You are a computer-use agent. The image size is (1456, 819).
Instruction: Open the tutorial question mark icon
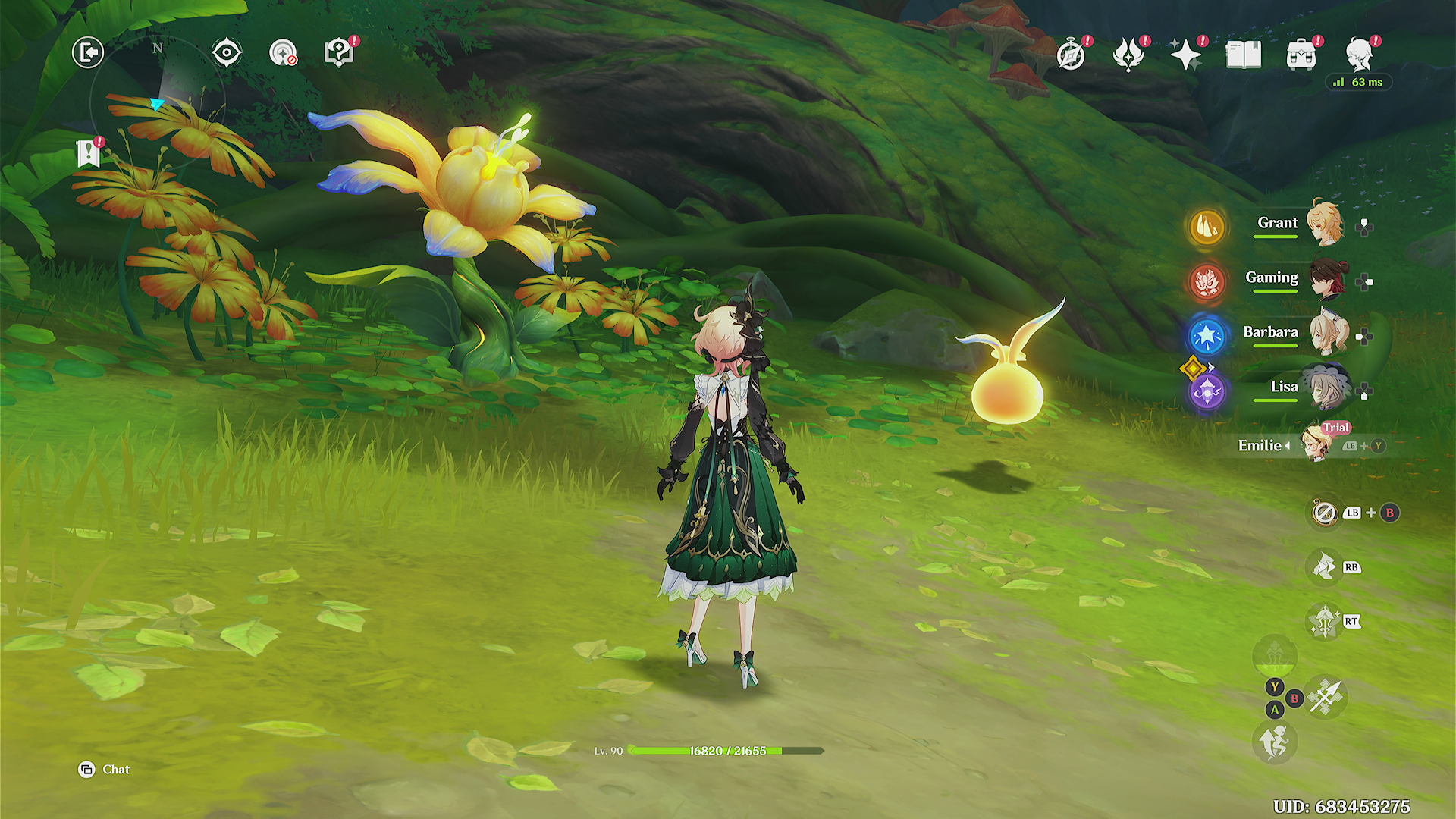[x=339, y=53]
